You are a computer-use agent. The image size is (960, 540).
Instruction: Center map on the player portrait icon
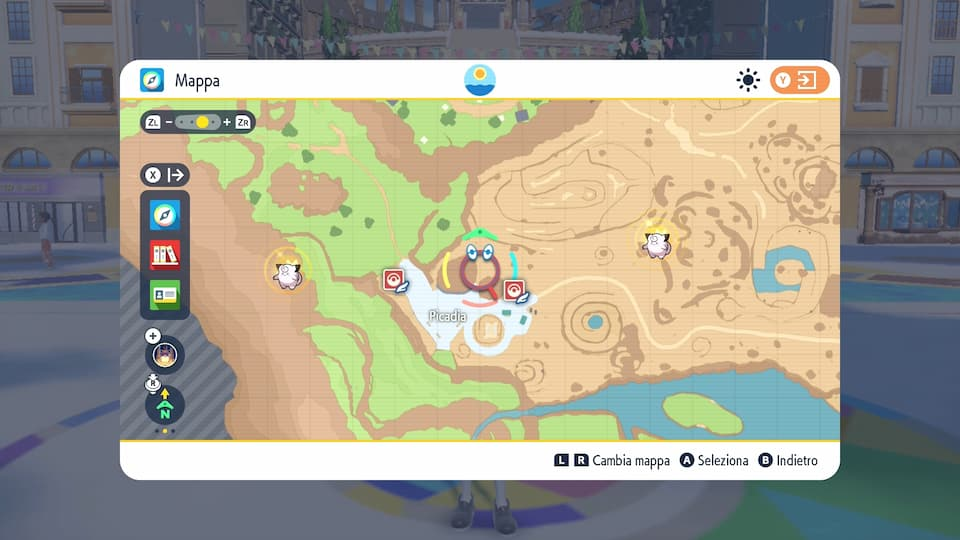(x=165, y=354)
